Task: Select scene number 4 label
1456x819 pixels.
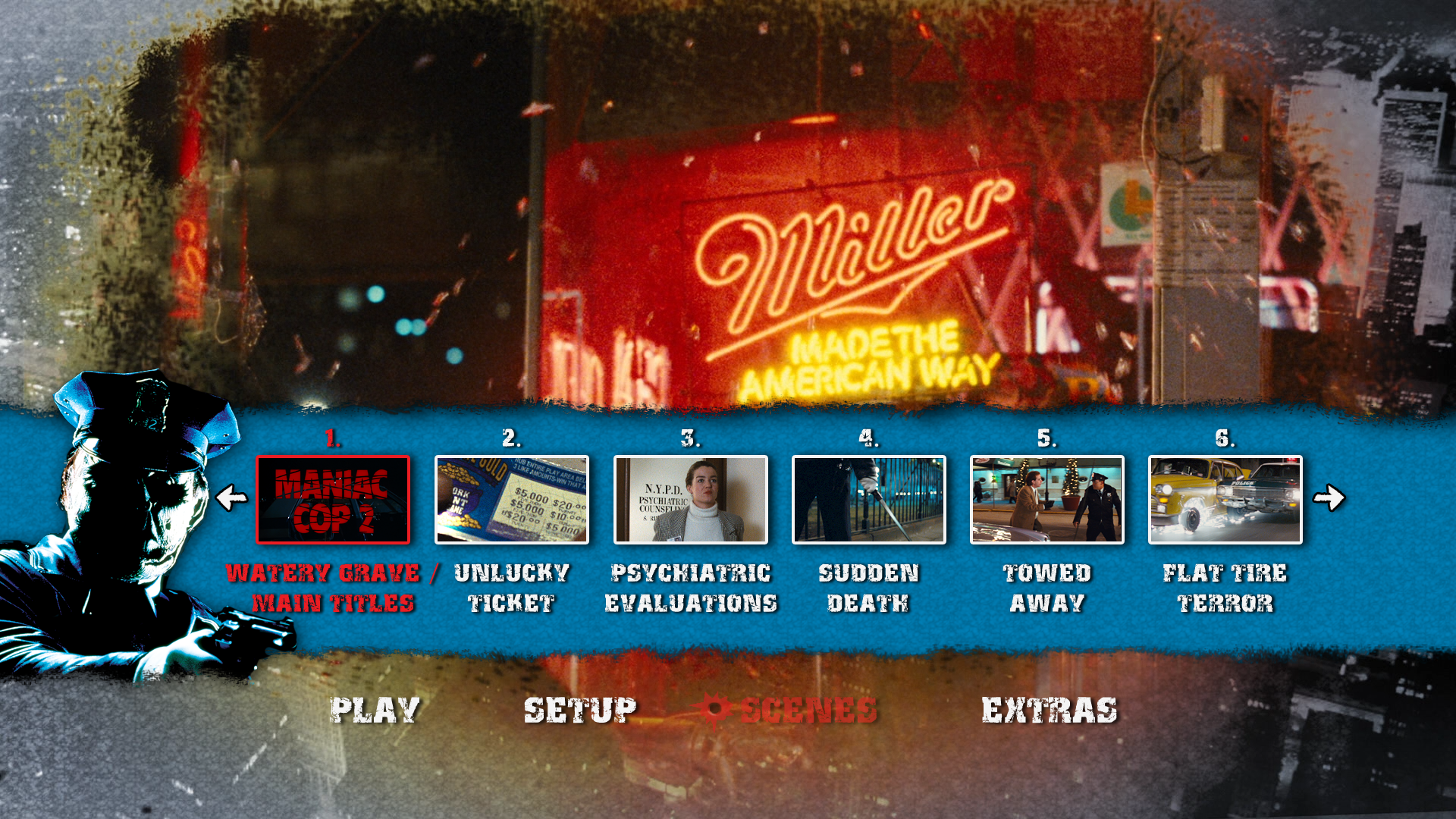Action: point(869,438)
